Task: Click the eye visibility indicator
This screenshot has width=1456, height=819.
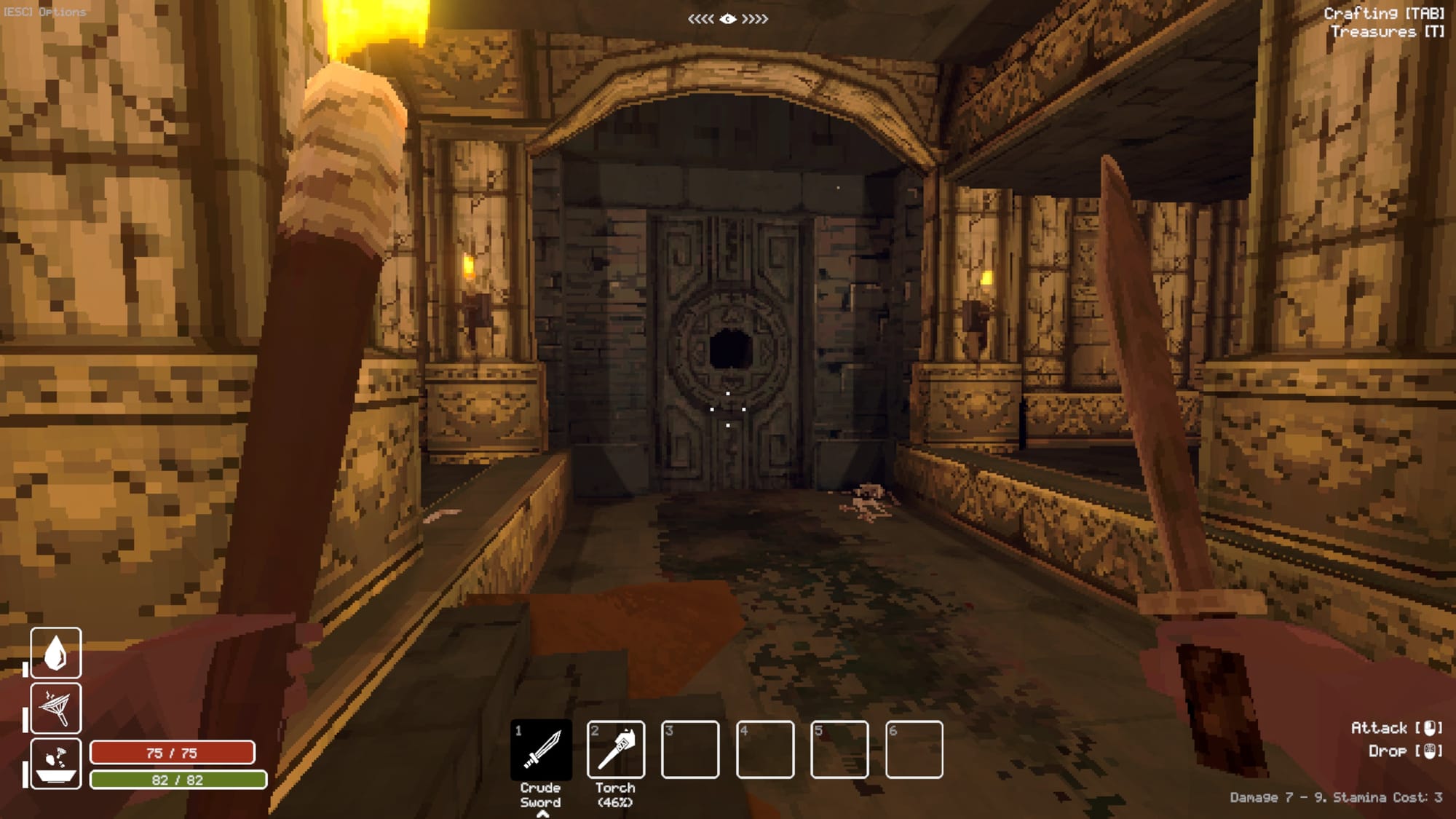Action: (728, 19)
